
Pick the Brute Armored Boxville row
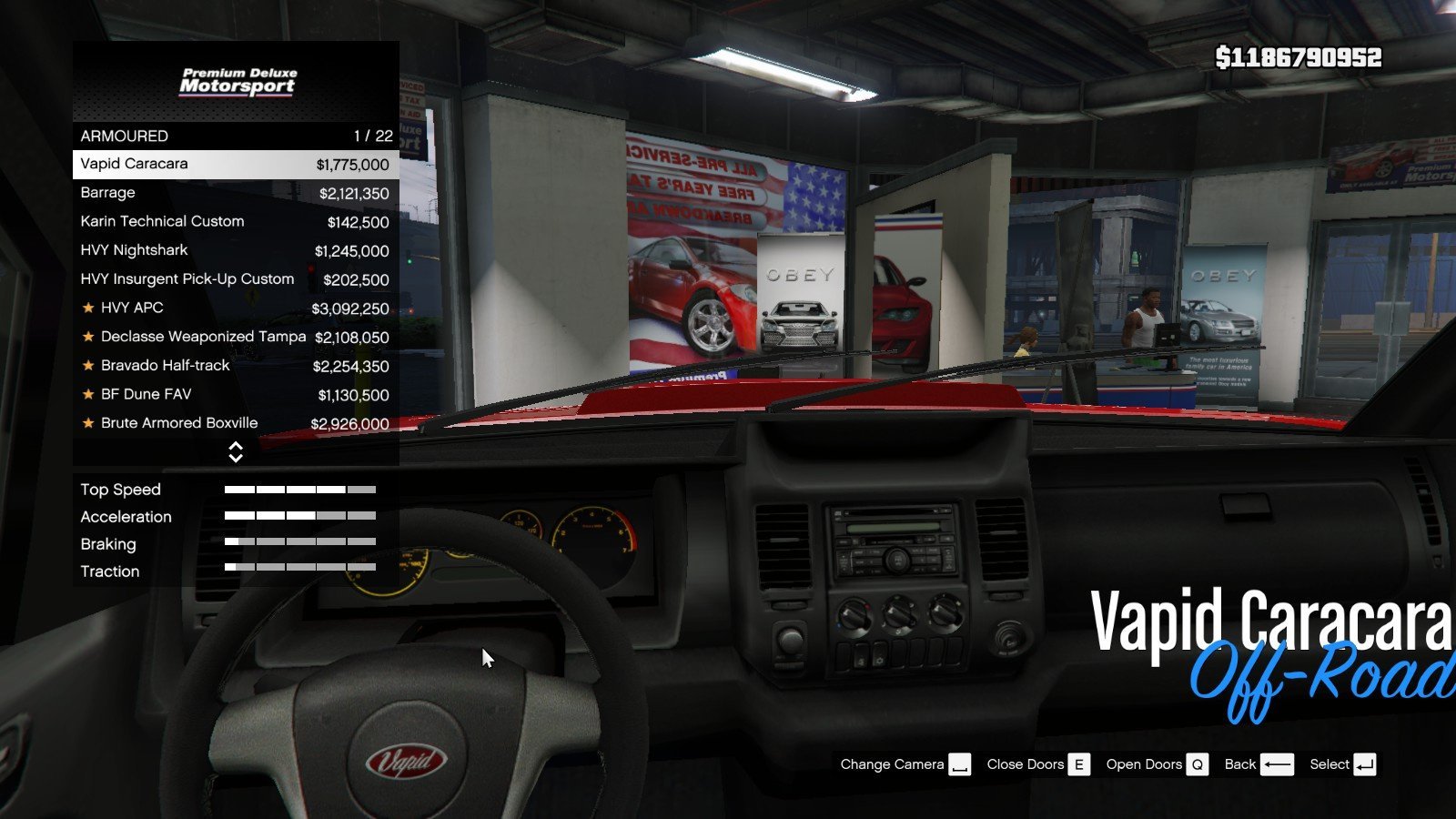[x=235, y=423]
